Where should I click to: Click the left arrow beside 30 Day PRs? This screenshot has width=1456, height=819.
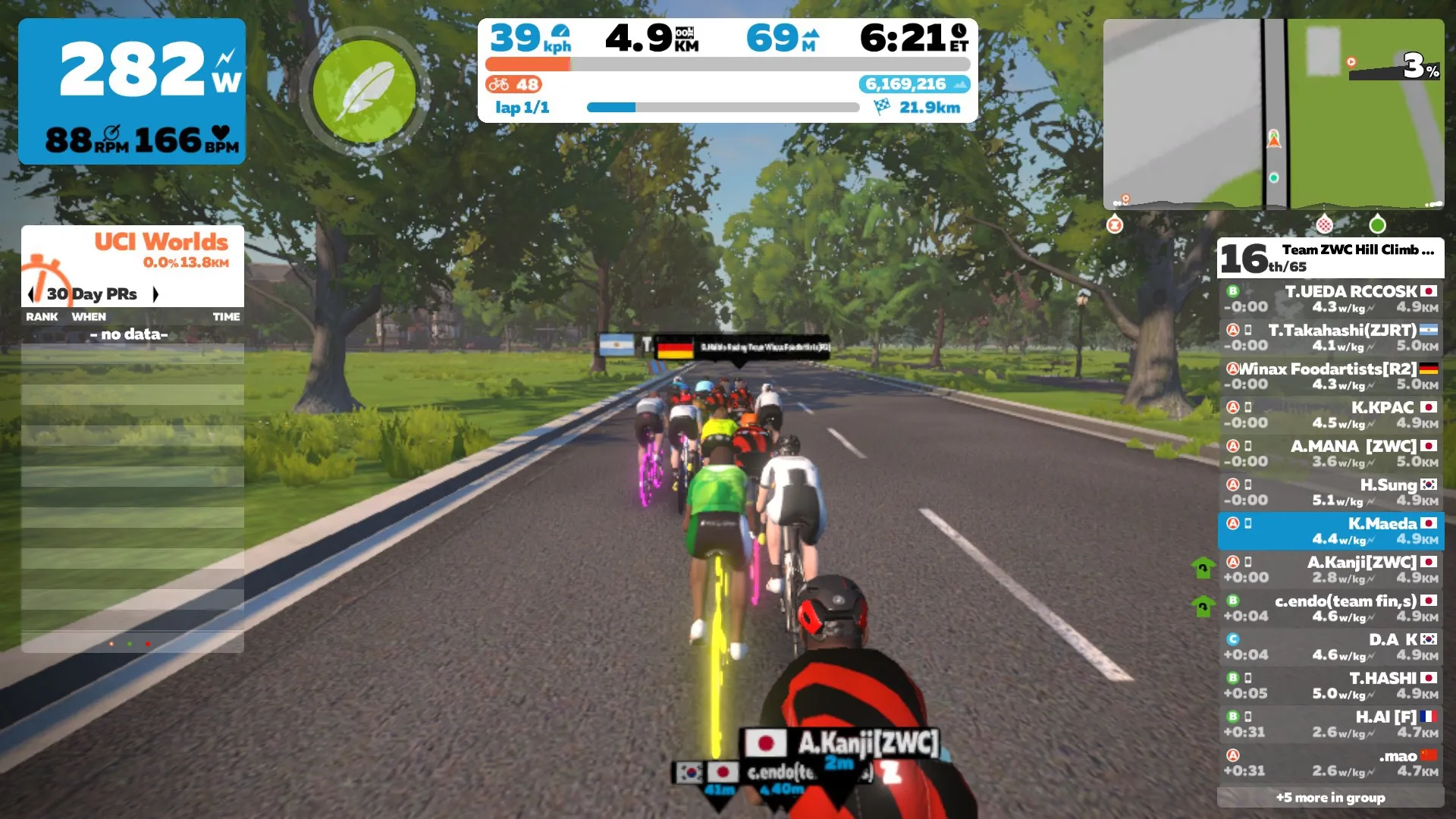coord(31,294)
